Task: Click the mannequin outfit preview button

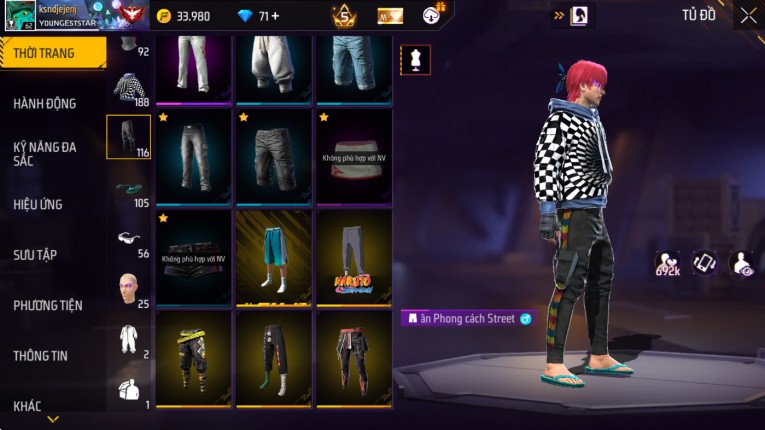Action: 415,59
